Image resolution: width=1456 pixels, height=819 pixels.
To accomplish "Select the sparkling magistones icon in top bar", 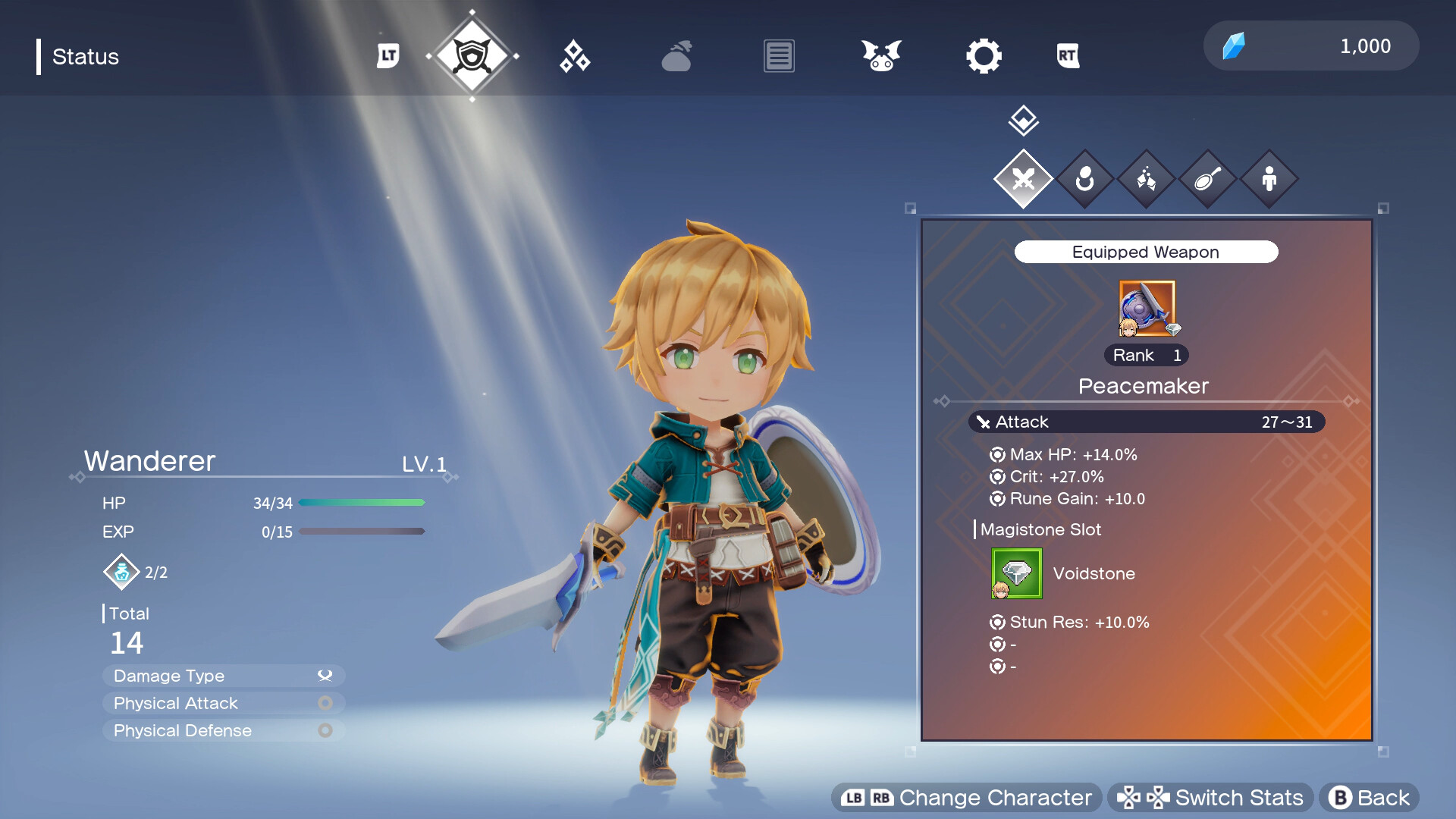I will point(575,55).
